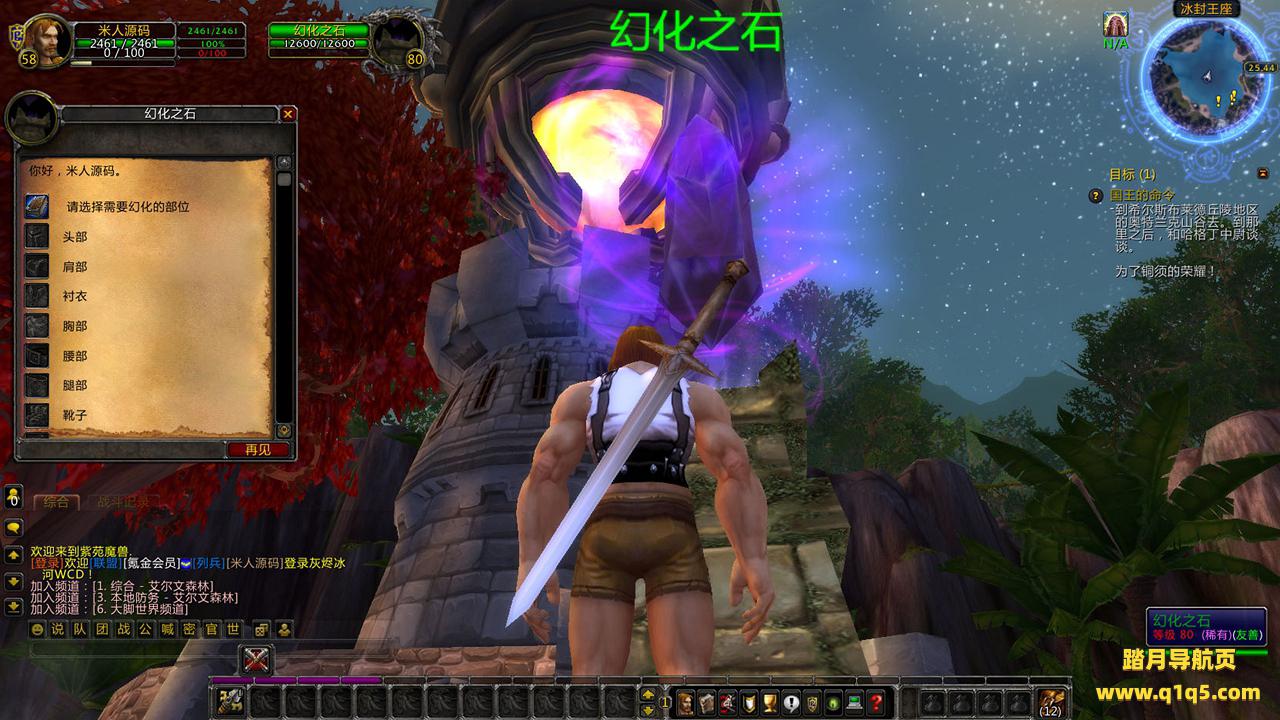Click the 说 say channel button
This screenshot has width=1280, height=720.
tap(57, 629)
